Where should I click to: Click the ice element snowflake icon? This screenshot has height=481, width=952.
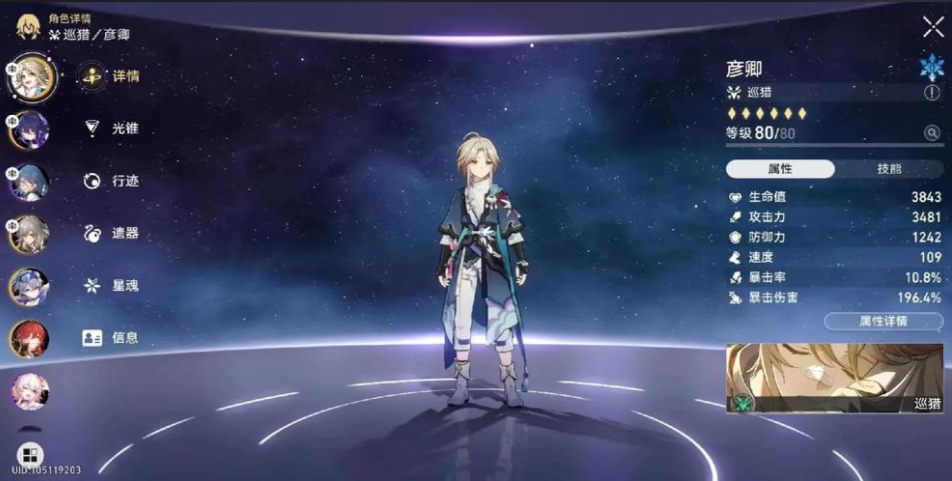coord(931,68)
